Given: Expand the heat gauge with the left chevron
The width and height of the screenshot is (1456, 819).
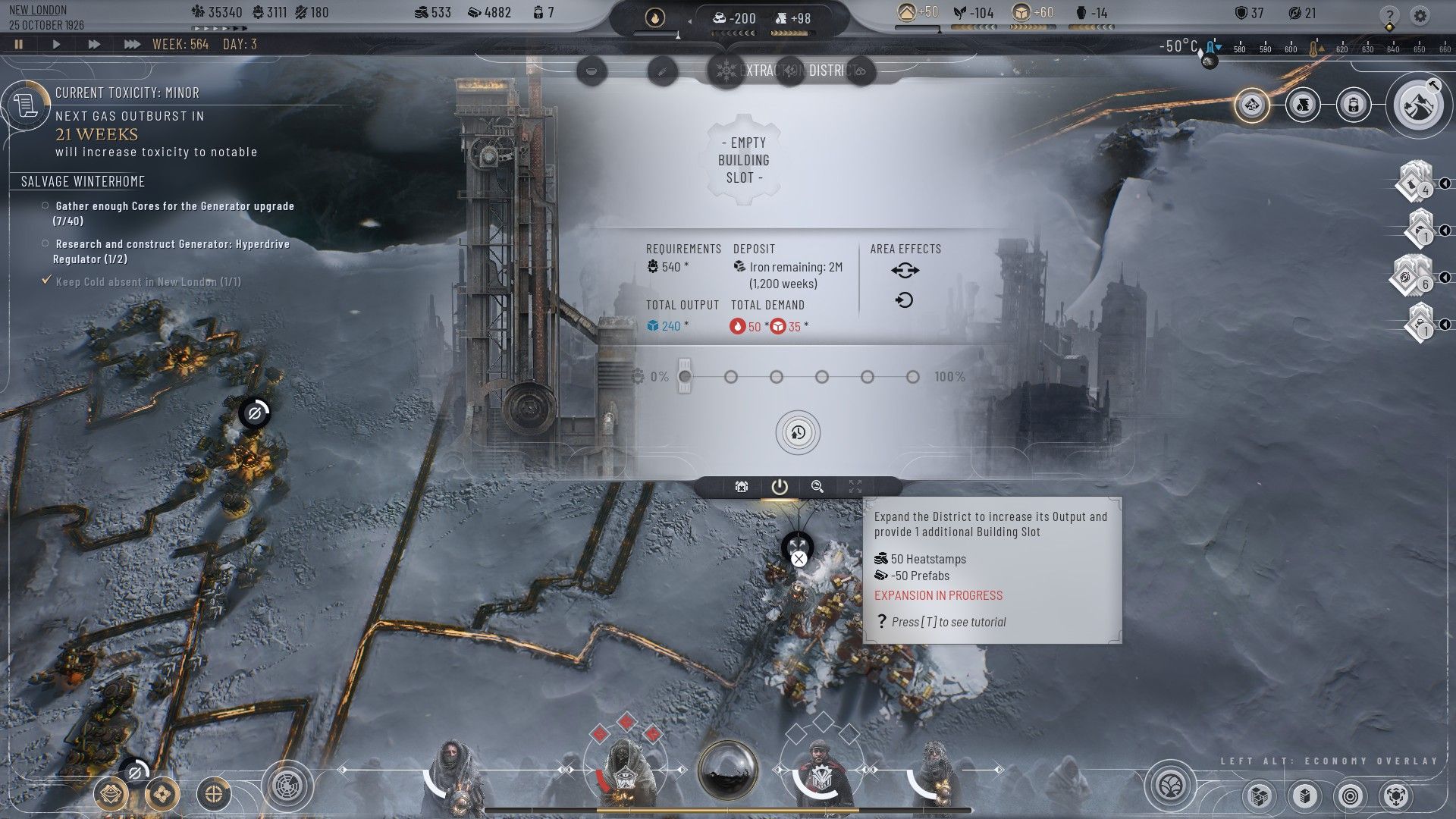Looking at the screenshot, I should [x=690, y=20].
